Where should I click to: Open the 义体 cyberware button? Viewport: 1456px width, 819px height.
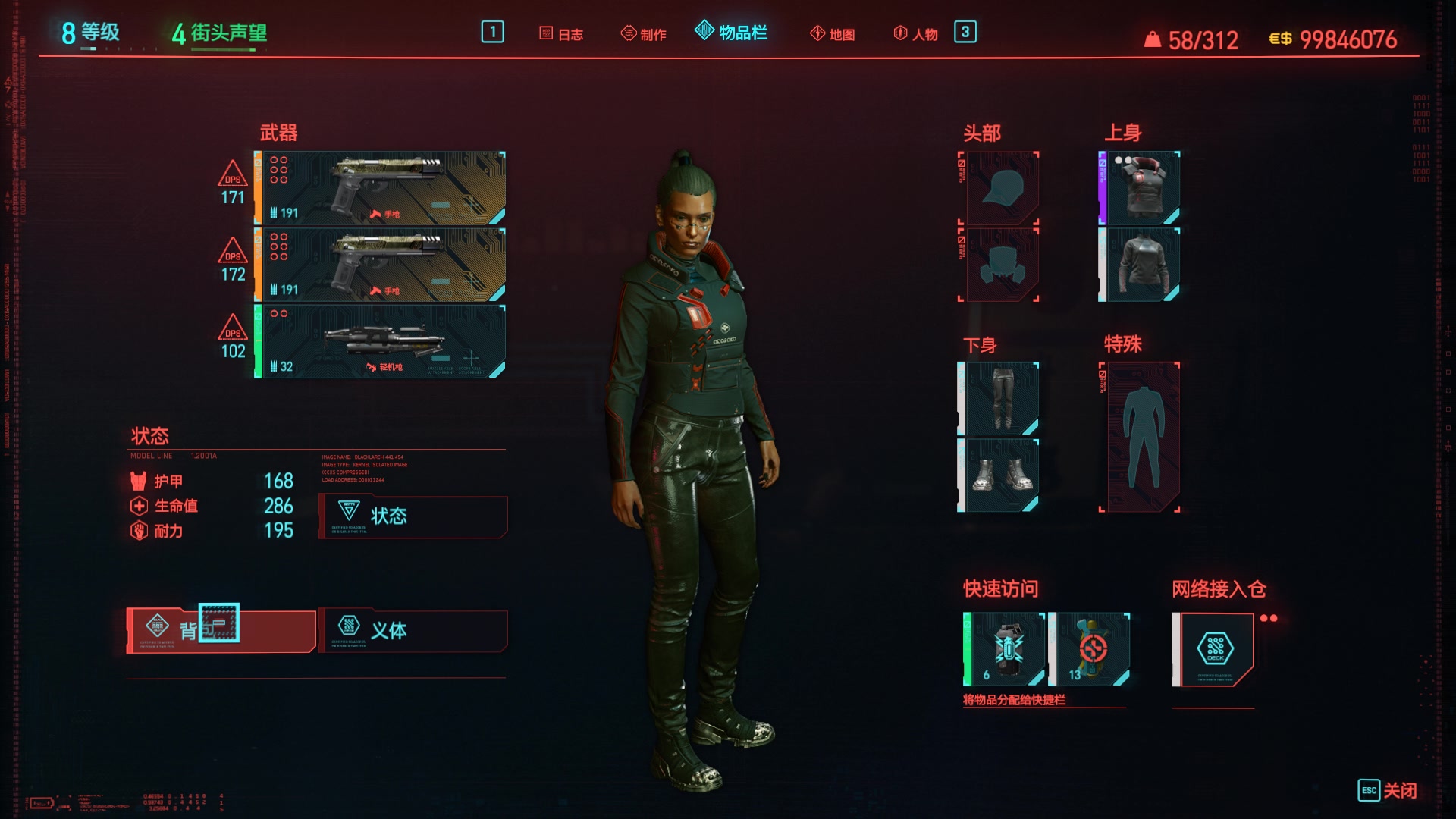[413, 630]
